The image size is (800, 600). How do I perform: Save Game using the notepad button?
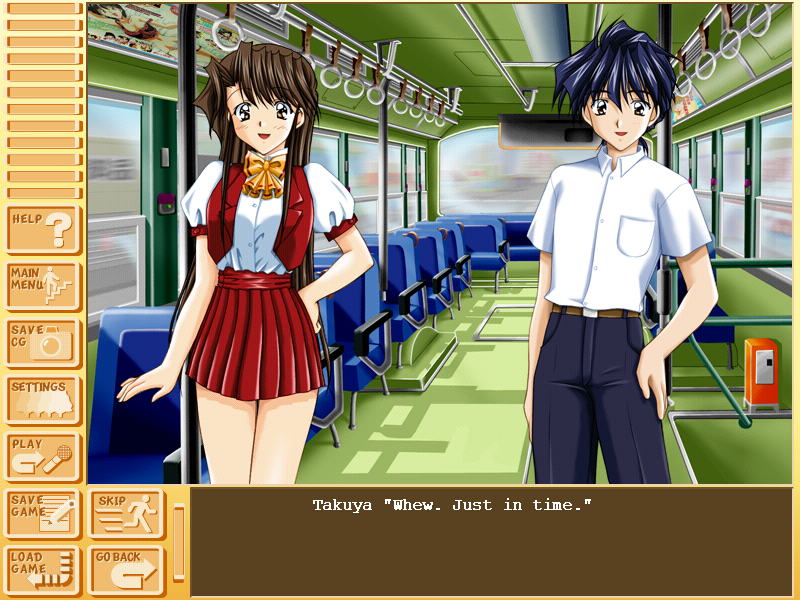point(43,514)
